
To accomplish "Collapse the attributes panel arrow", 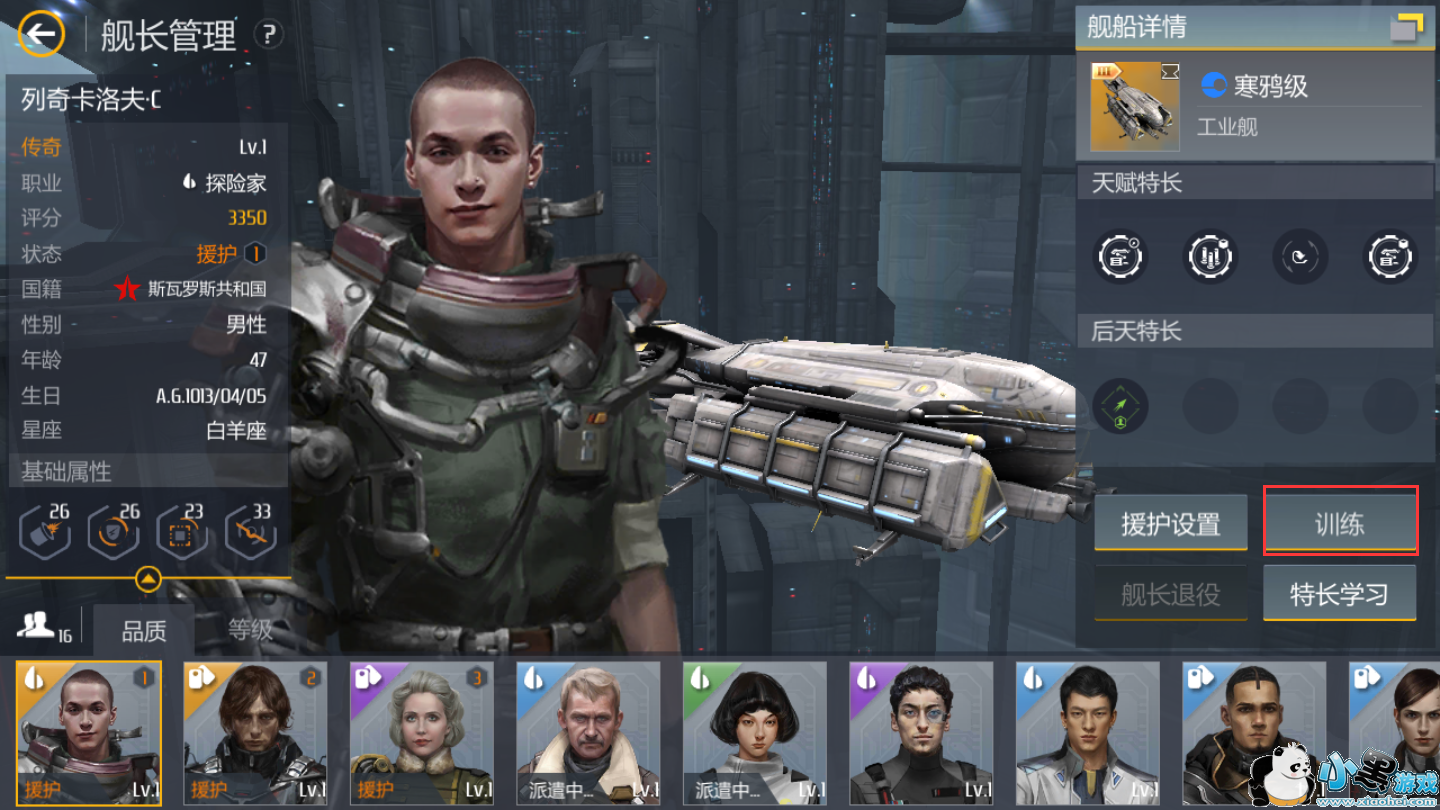I will click(x=148, y=578).
